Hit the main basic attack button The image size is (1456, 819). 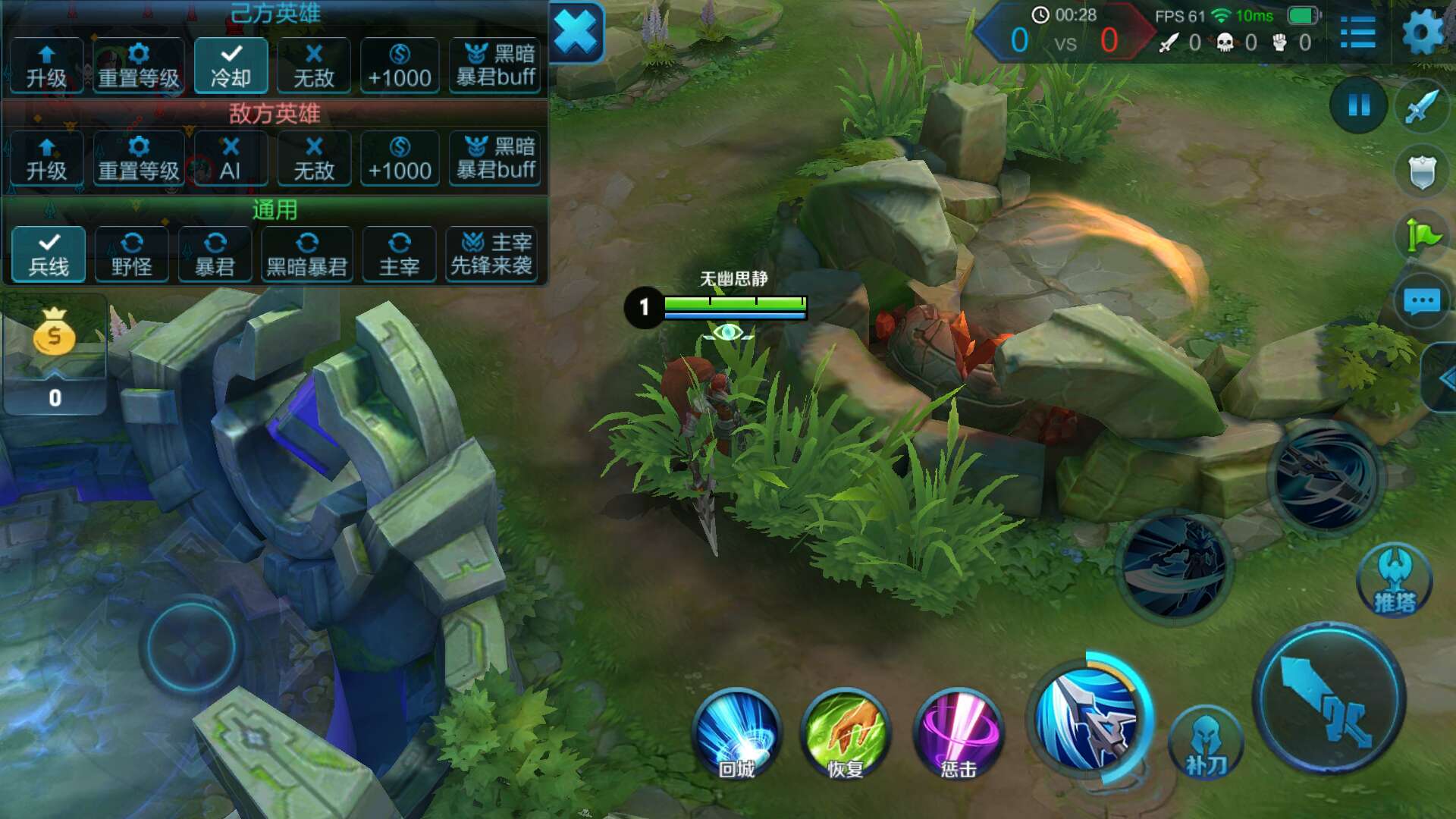pyautogui.click(x=1329, y=699)
